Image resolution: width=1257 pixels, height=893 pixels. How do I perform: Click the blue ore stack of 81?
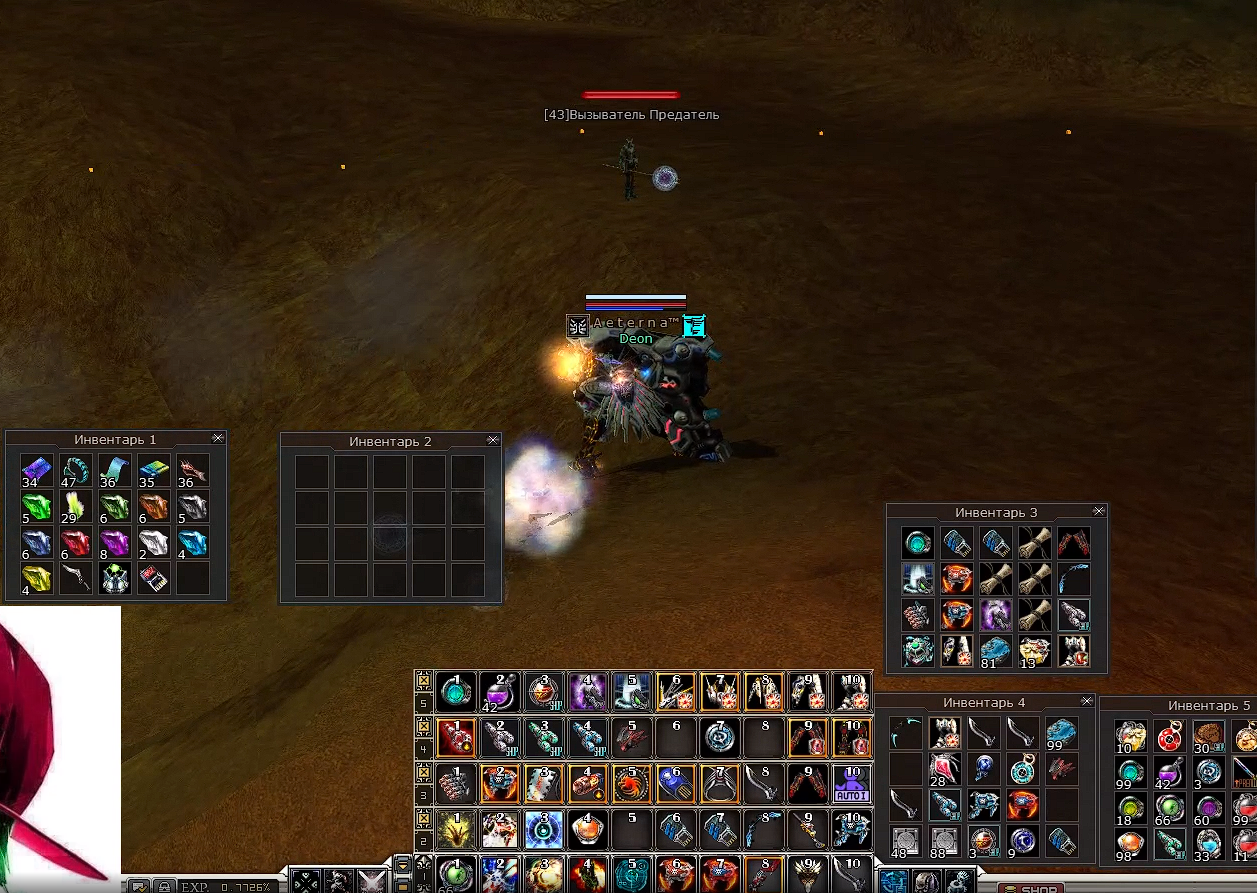click(x=995, y=650)
